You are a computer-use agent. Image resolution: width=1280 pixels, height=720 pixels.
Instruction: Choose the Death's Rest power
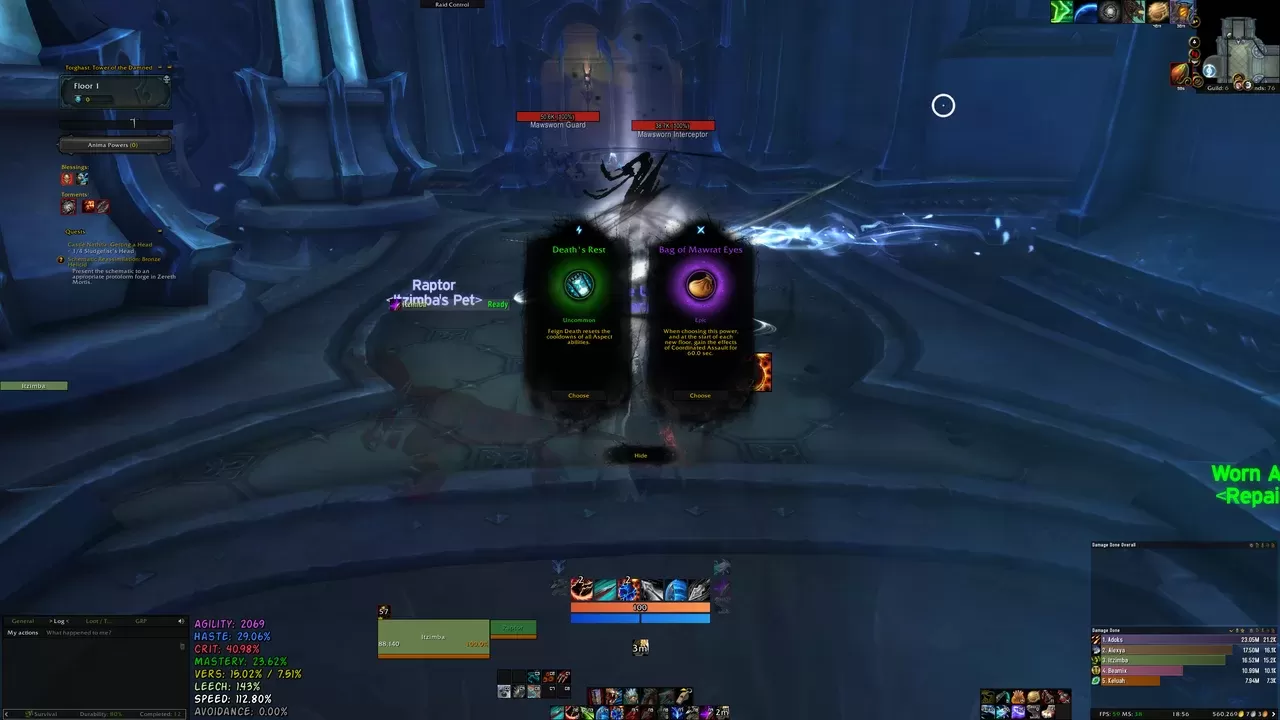pos(578,395)
